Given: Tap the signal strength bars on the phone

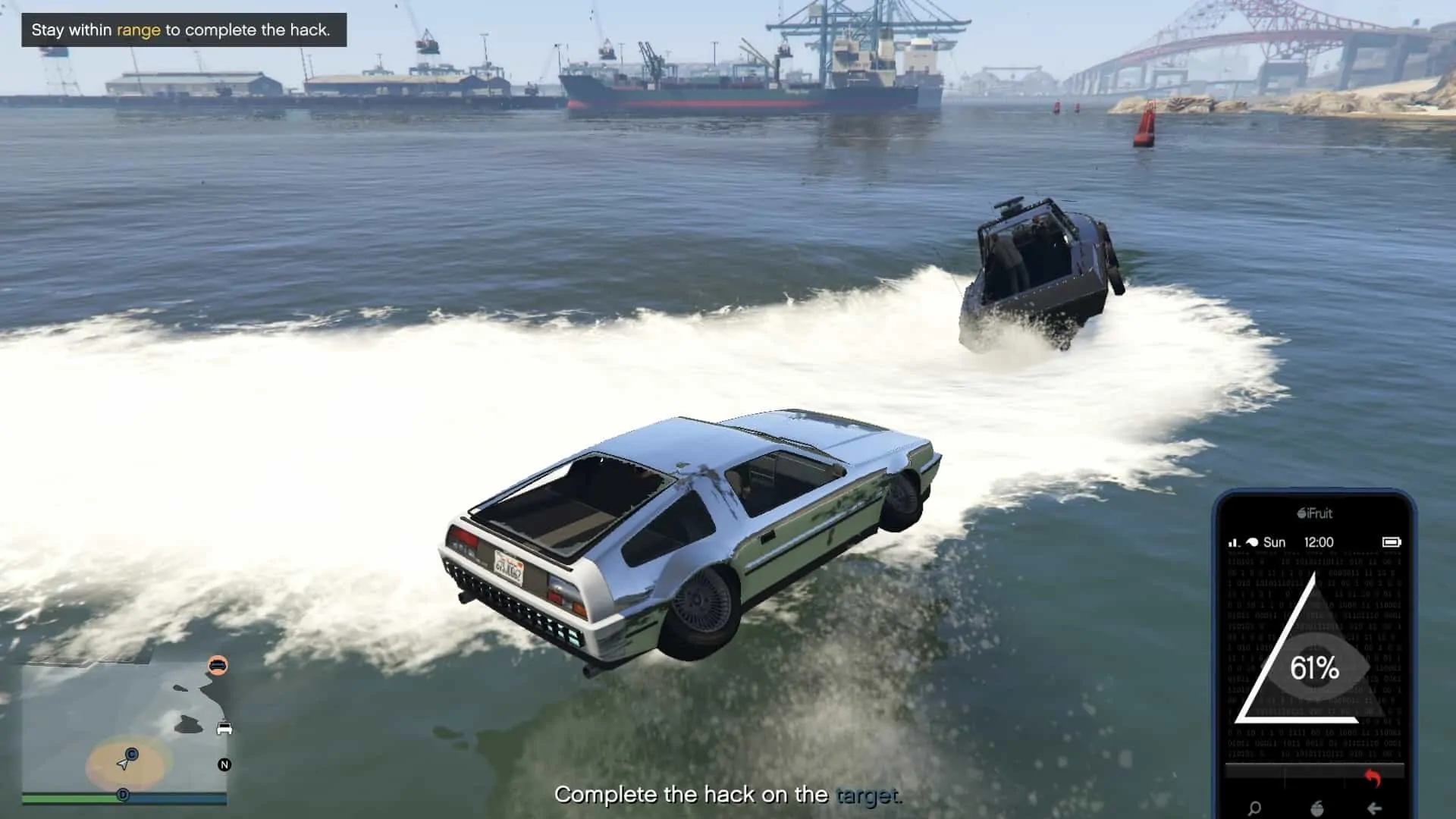Looking at the screenshot, I should [x=1233, y=542].
